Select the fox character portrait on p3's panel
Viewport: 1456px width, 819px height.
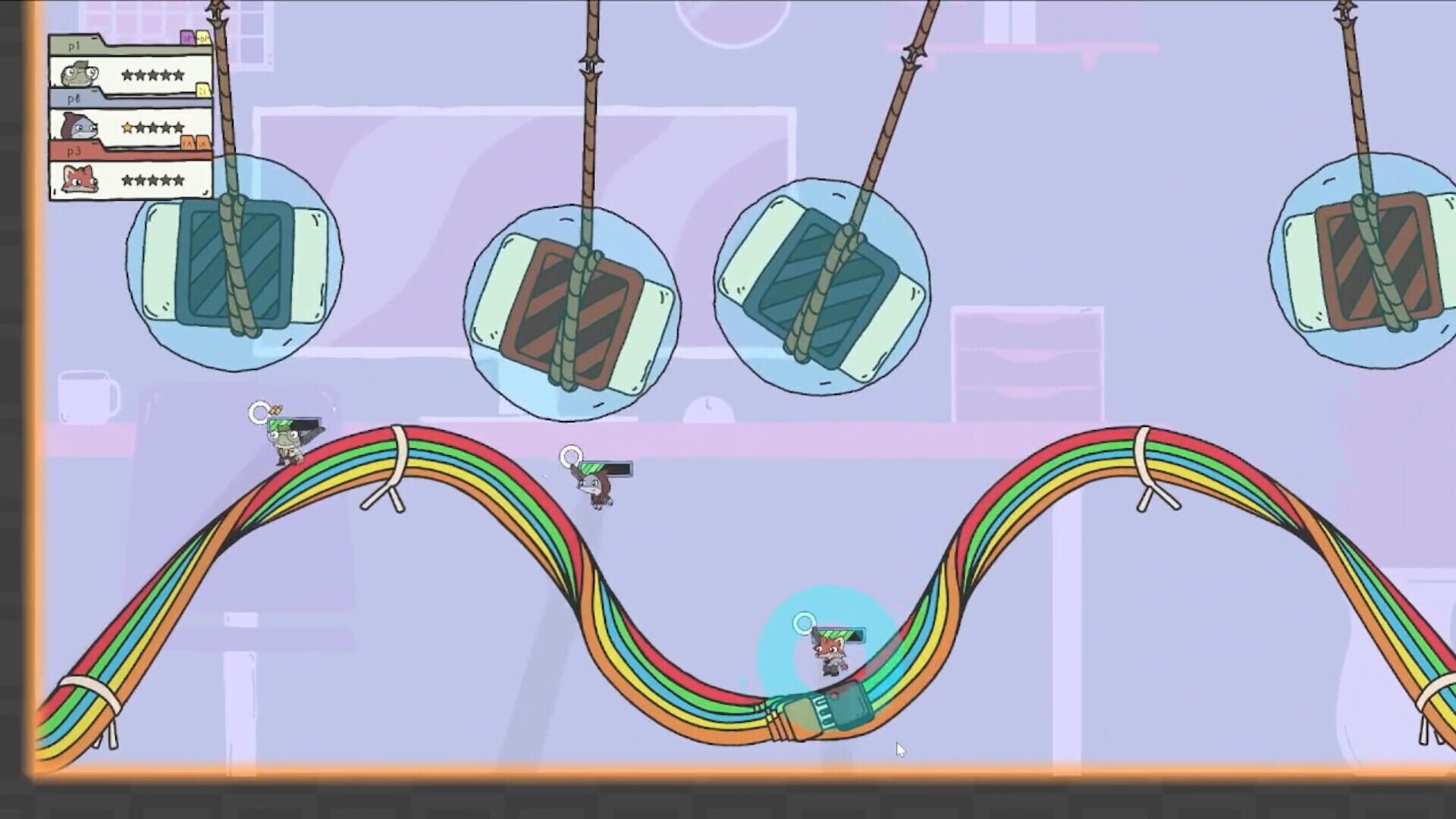coord(79,180)
